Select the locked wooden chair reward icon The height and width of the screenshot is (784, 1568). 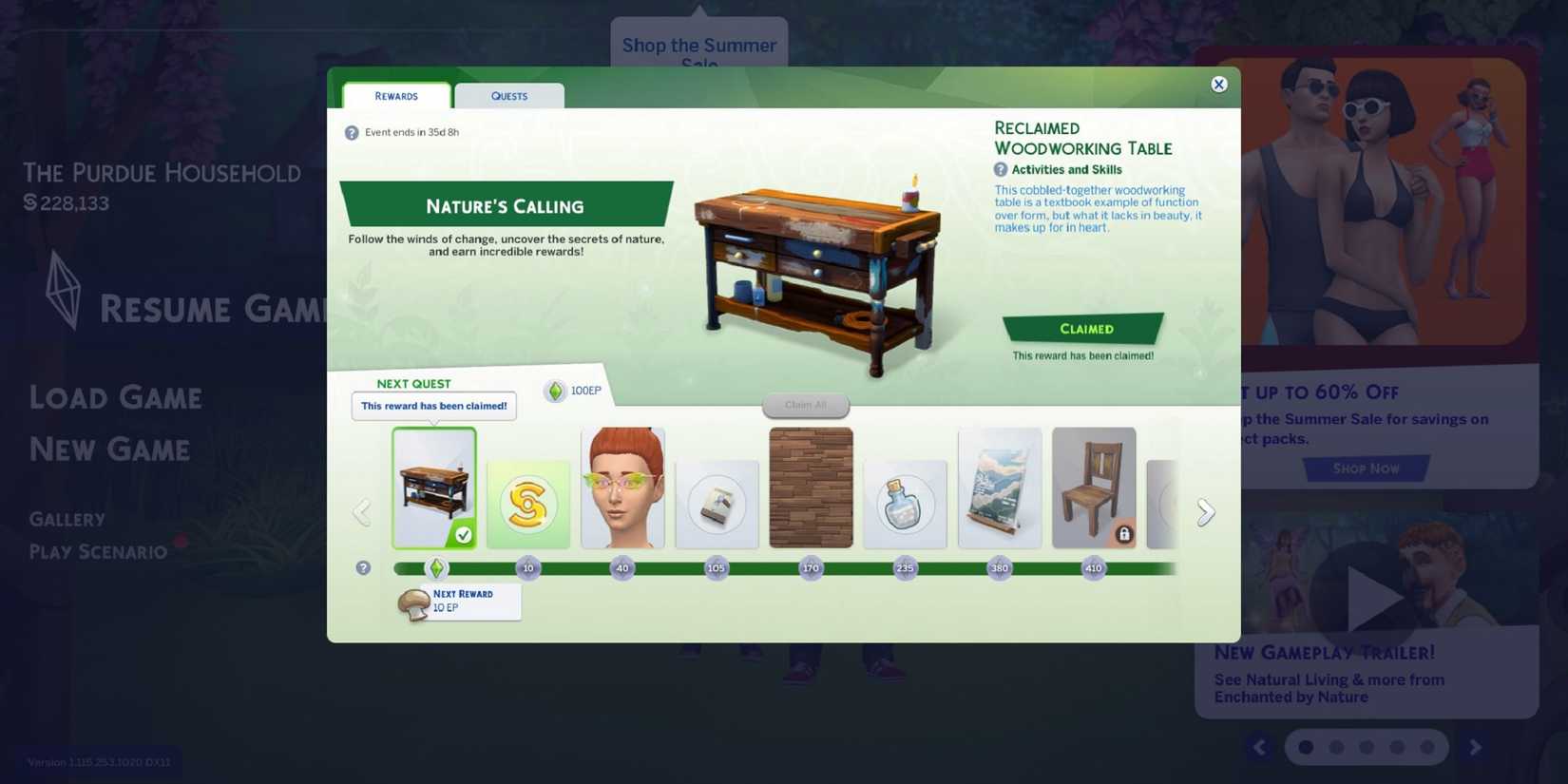(x=1094, y=488)
